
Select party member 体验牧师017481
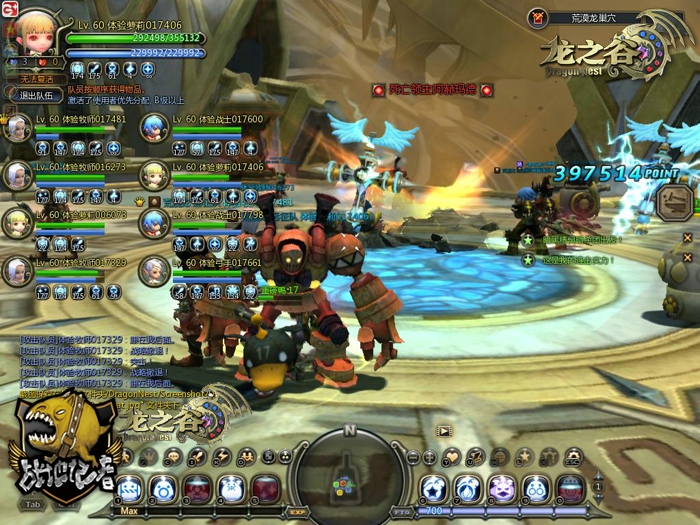pyautogui.click(x=19, y=127)
